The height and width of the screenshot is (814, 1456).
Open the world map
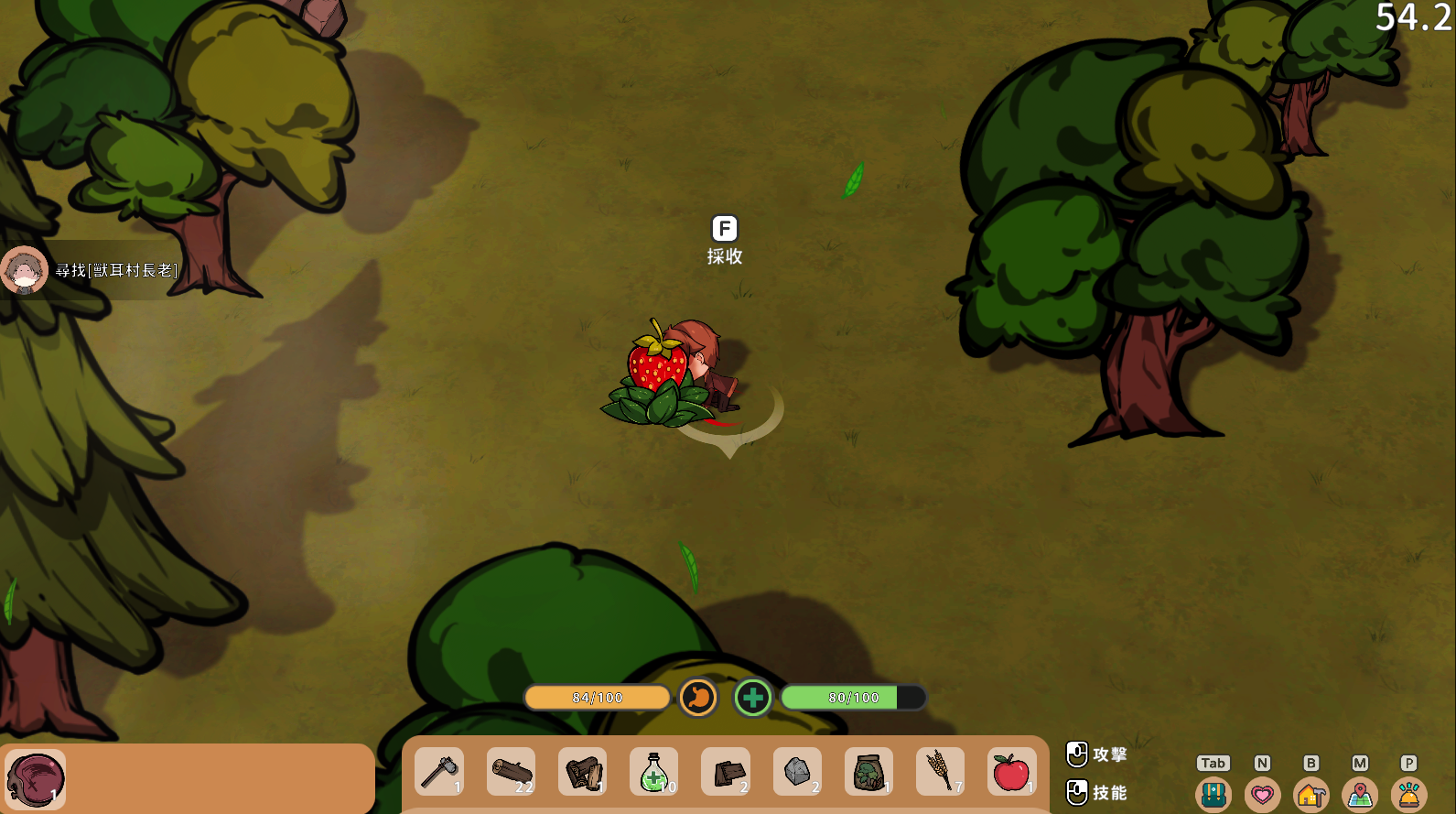[1360, 794]
